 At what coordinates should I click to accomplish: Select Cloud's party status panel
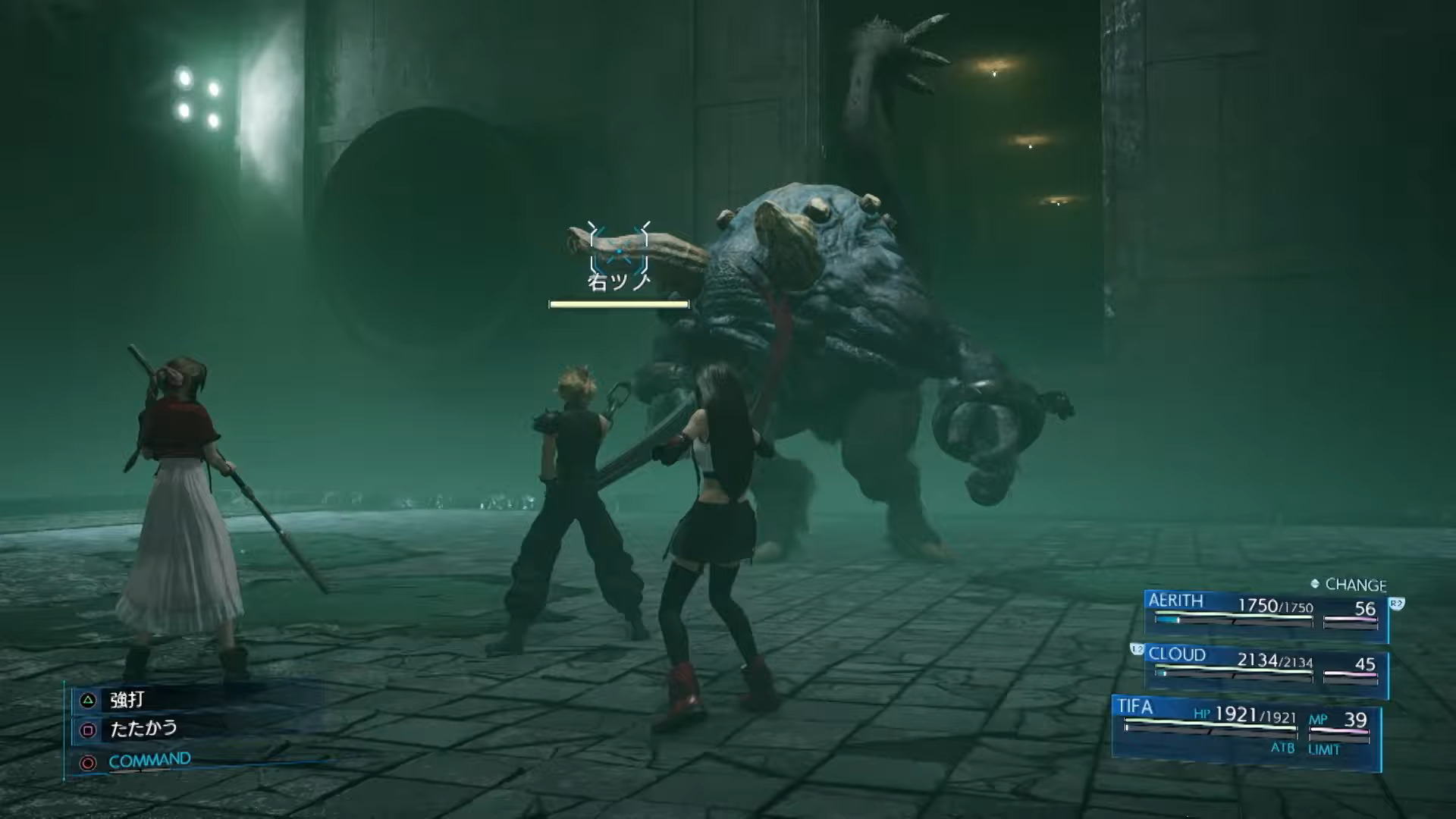click(x=1265, y=668)
